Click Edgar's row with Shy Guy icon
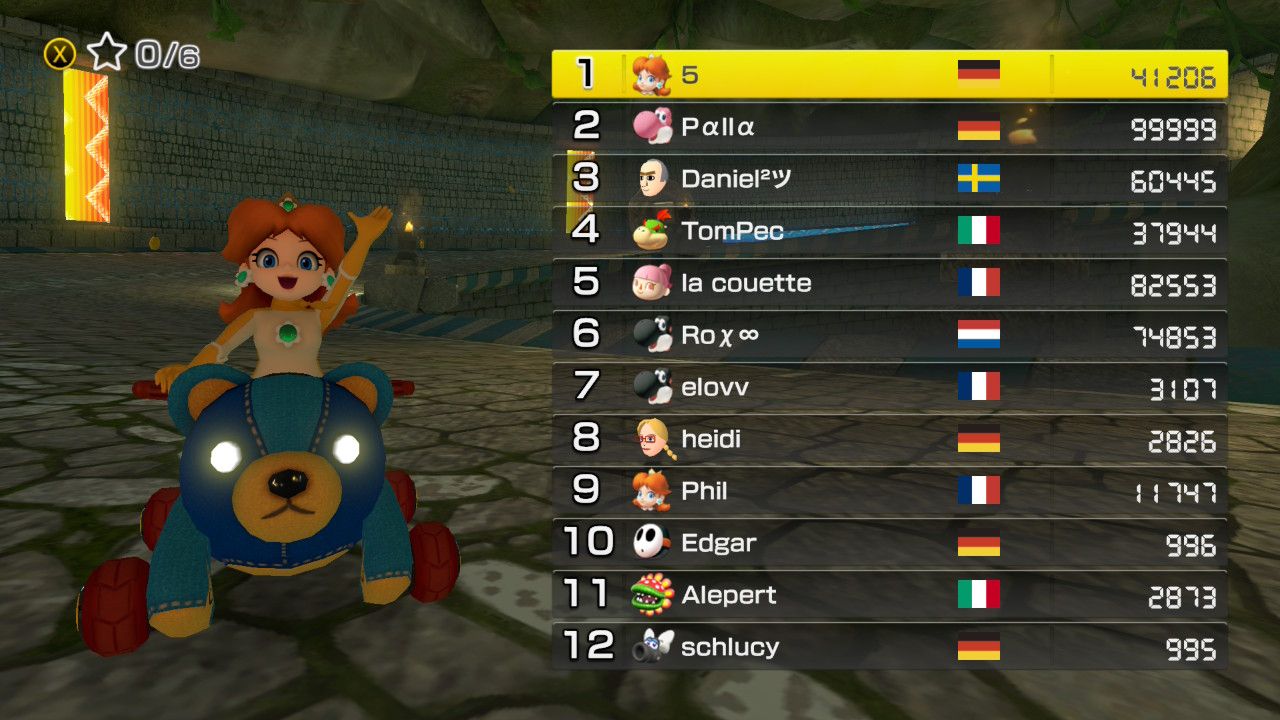1280x720 pixels. tap(889, 543)
